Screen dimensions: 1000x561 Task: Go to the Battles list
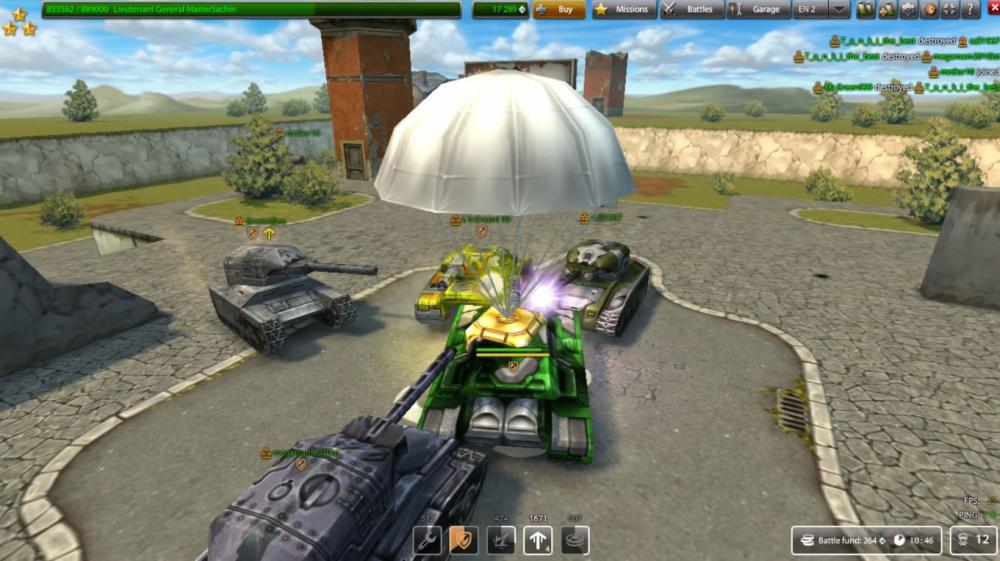[x=692, y=9]
